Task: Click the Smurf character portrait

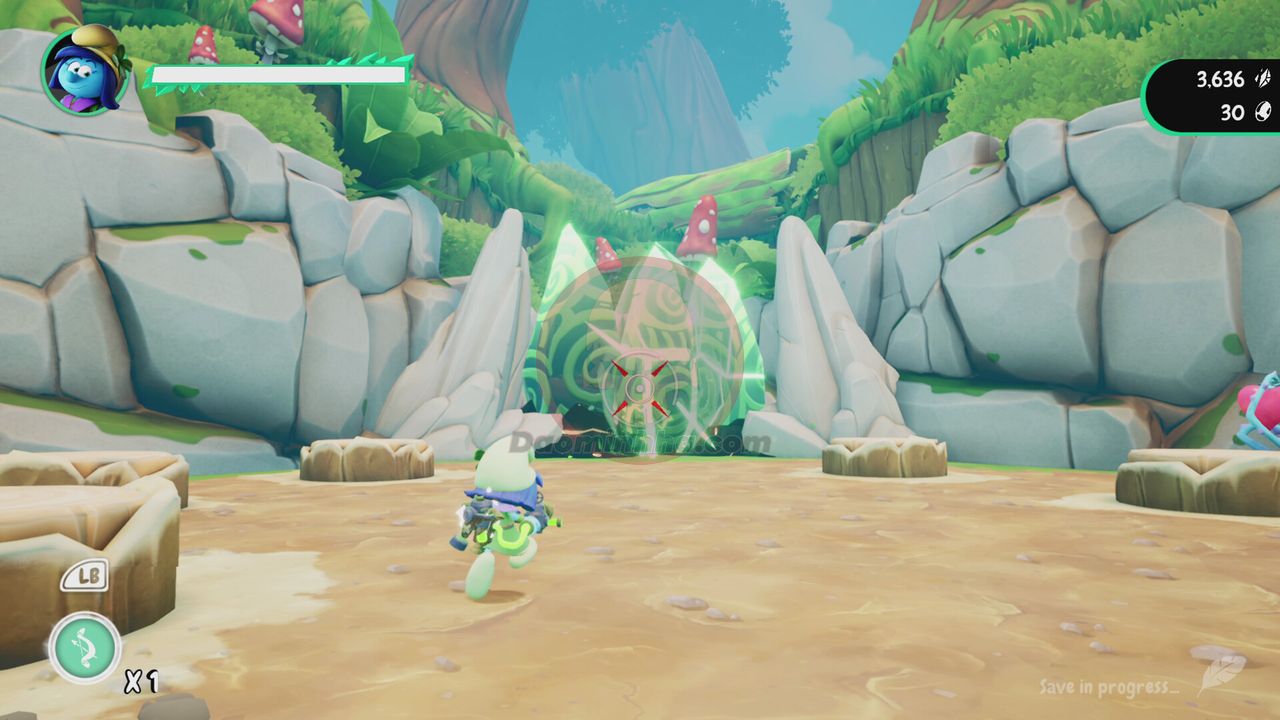Action: (85, 70)
